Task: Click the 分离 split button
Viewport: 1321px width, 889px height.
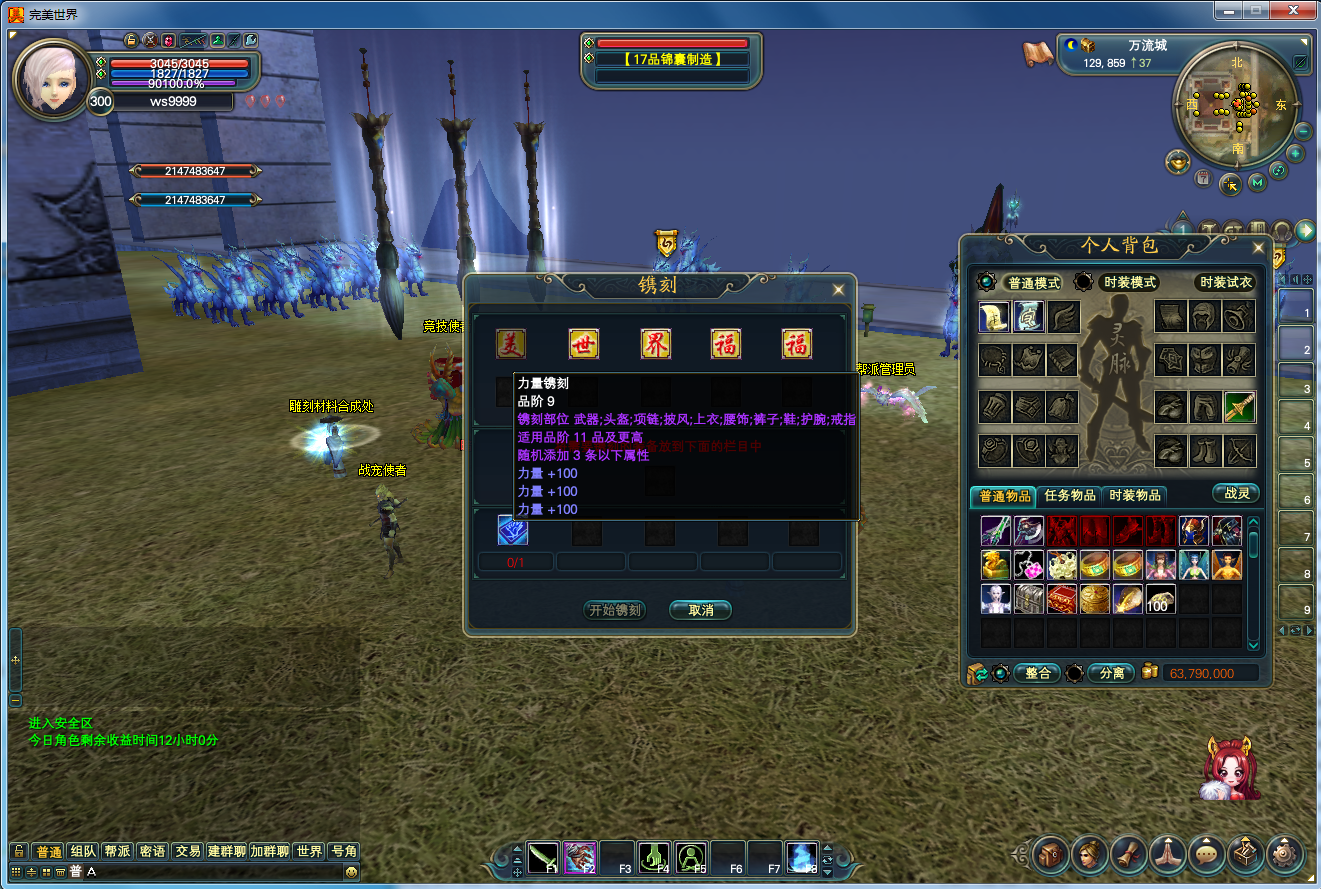Action: (1112, 673)
